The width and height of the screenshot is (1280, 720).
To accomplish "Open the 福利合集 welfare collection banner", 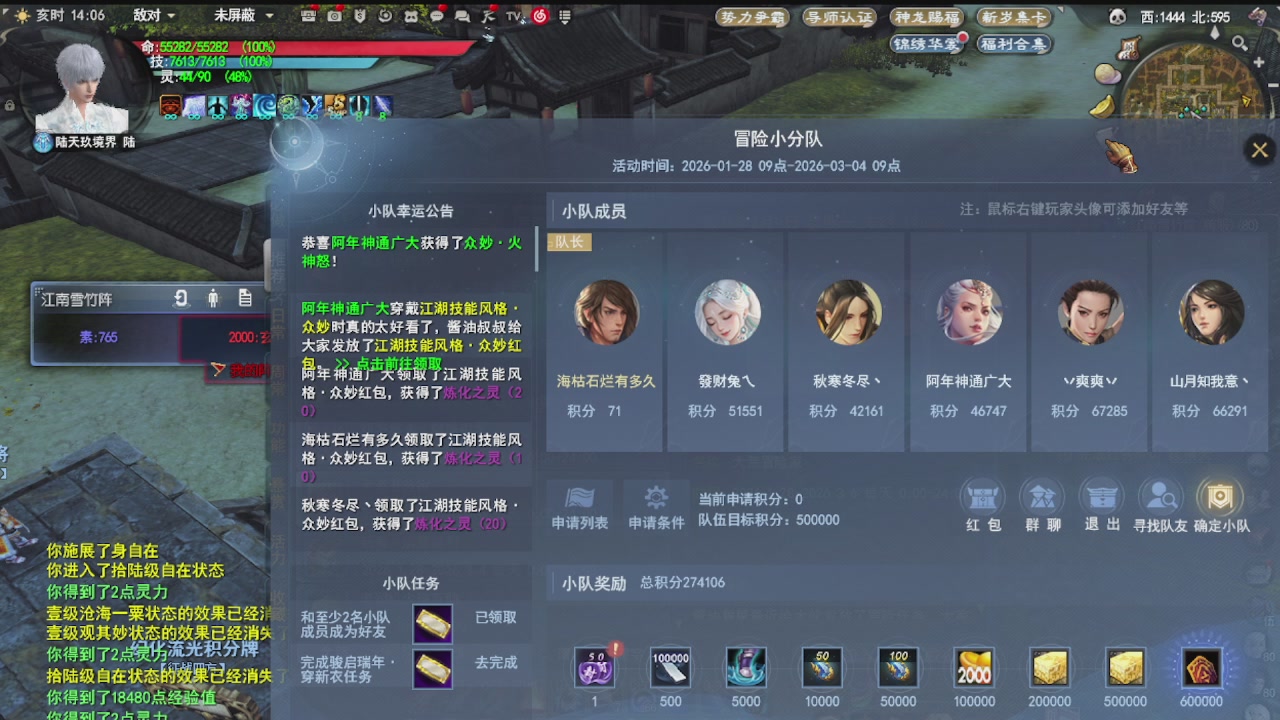I will point(1012,44).
